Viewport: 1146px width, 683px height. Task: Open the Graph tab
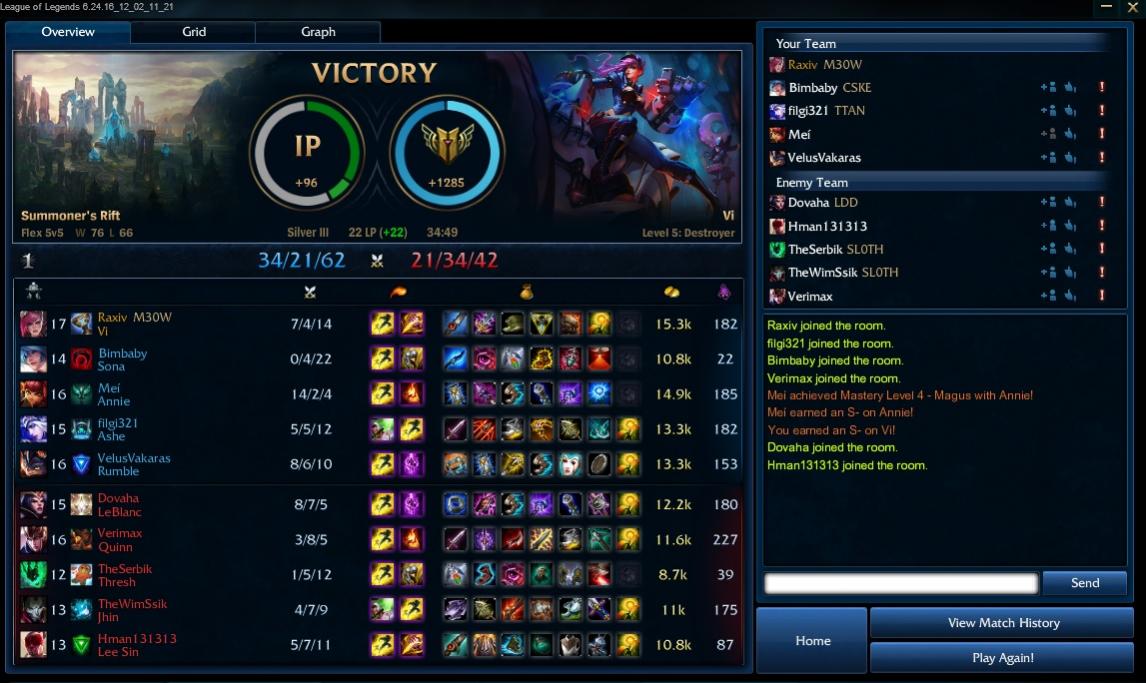click(318, 32)
